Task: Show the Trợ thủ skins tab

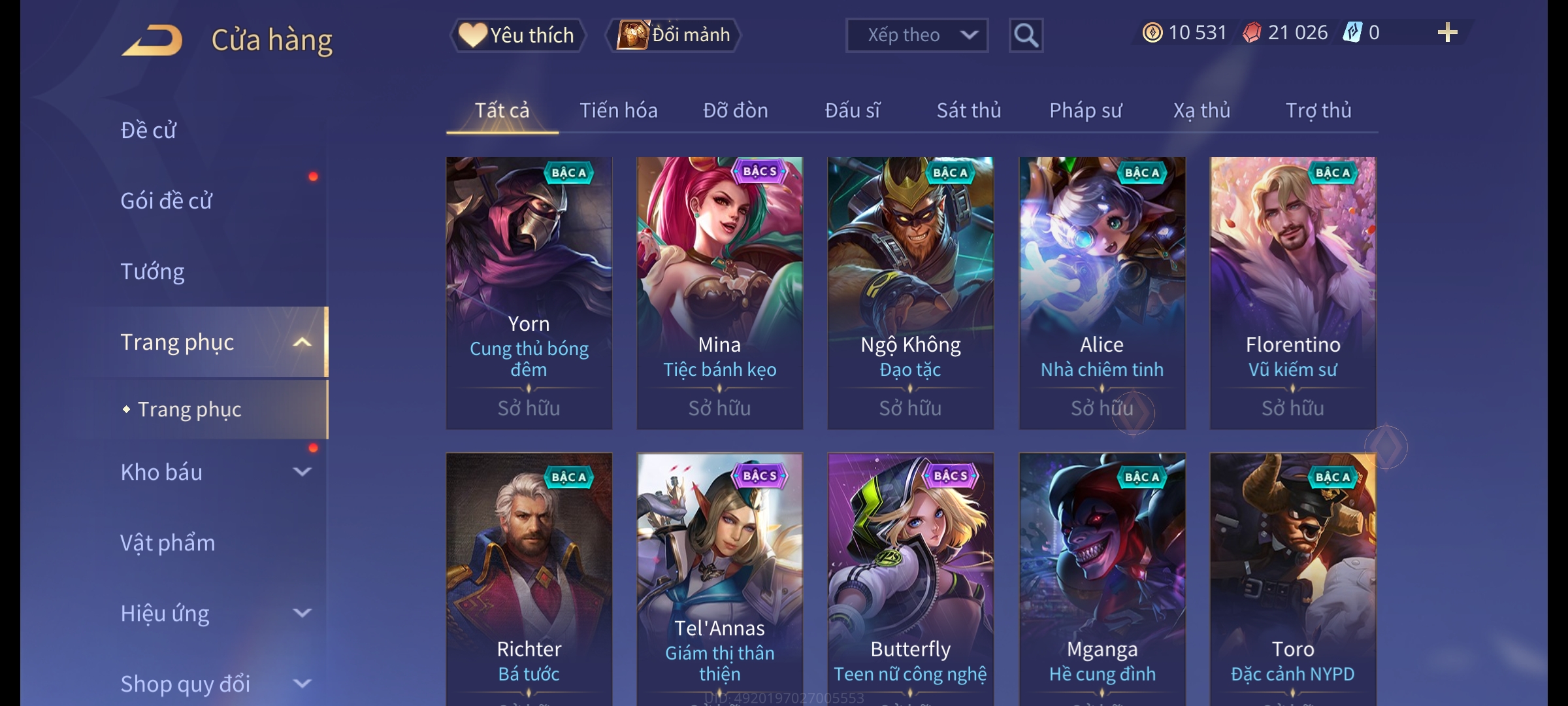Action: [1318, 110]
